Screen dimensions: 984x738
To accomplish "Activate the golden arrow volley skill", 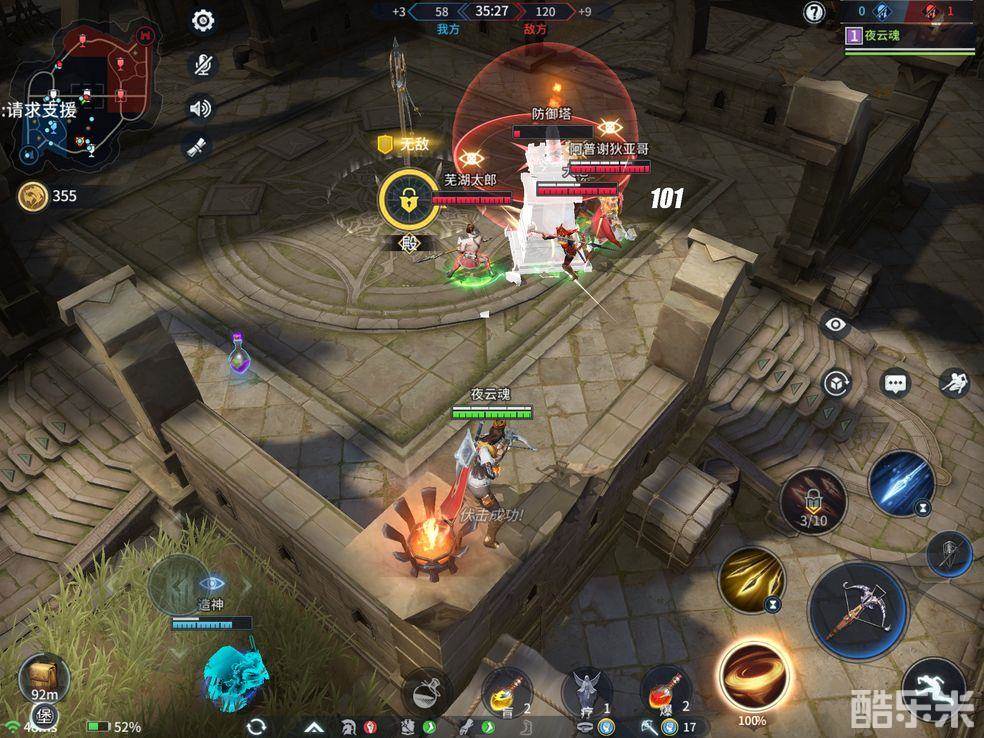I will pos(752,579).
